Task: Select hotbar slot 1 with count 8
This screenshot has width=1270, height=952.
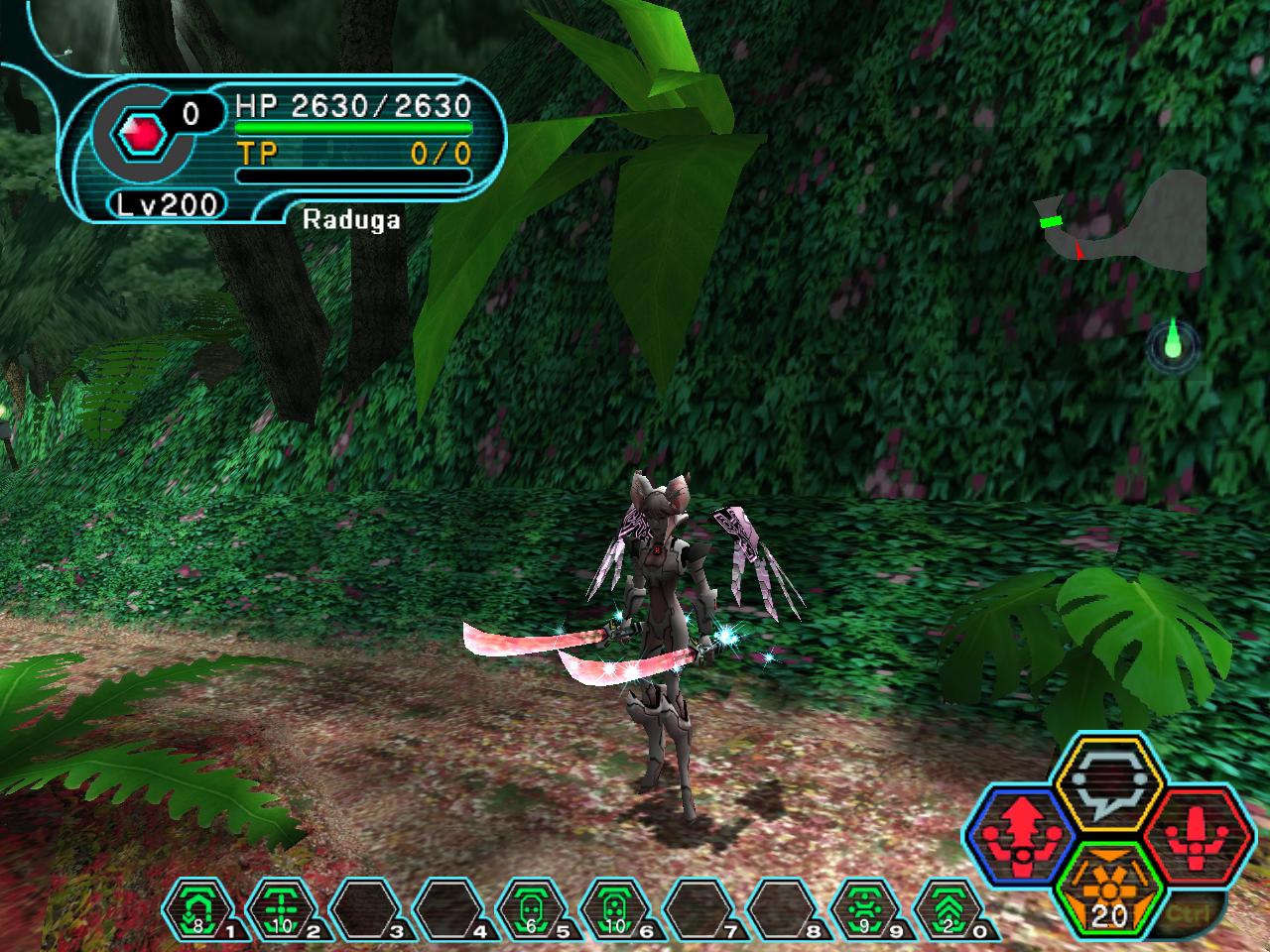Action: 197,907
